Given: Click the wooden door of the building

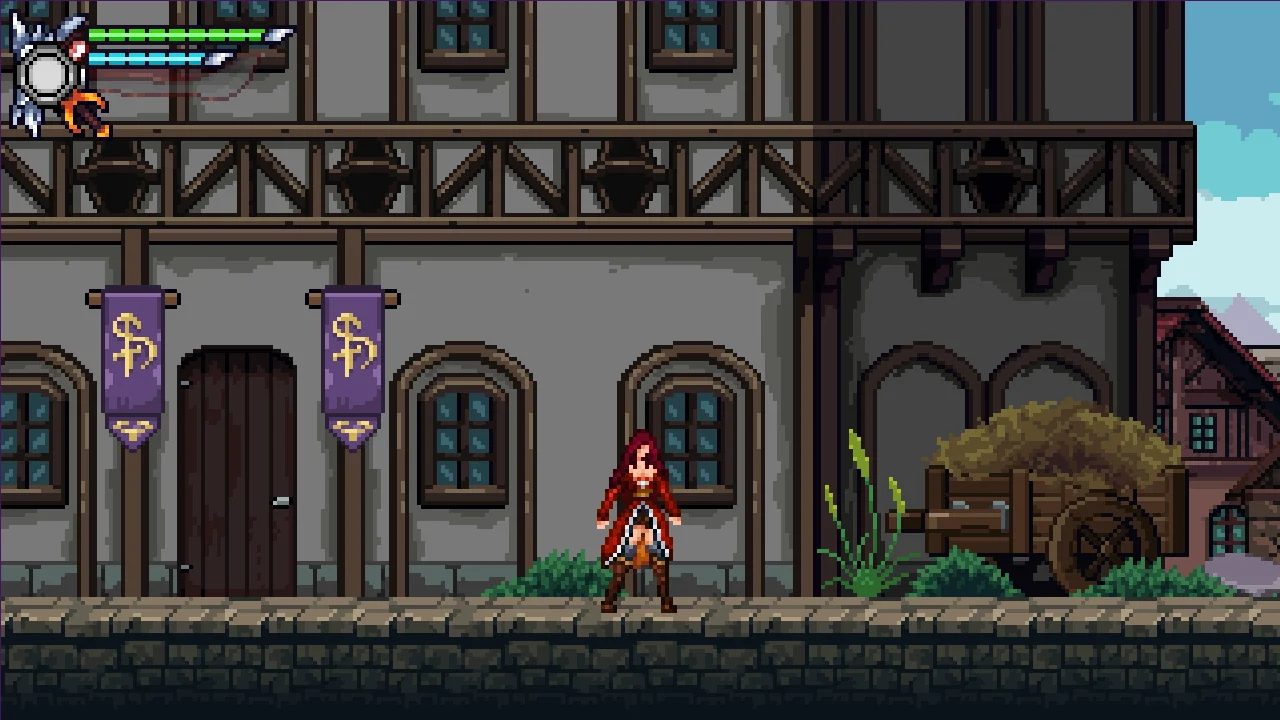Looking at the screenshot, I should pos(237,470).
